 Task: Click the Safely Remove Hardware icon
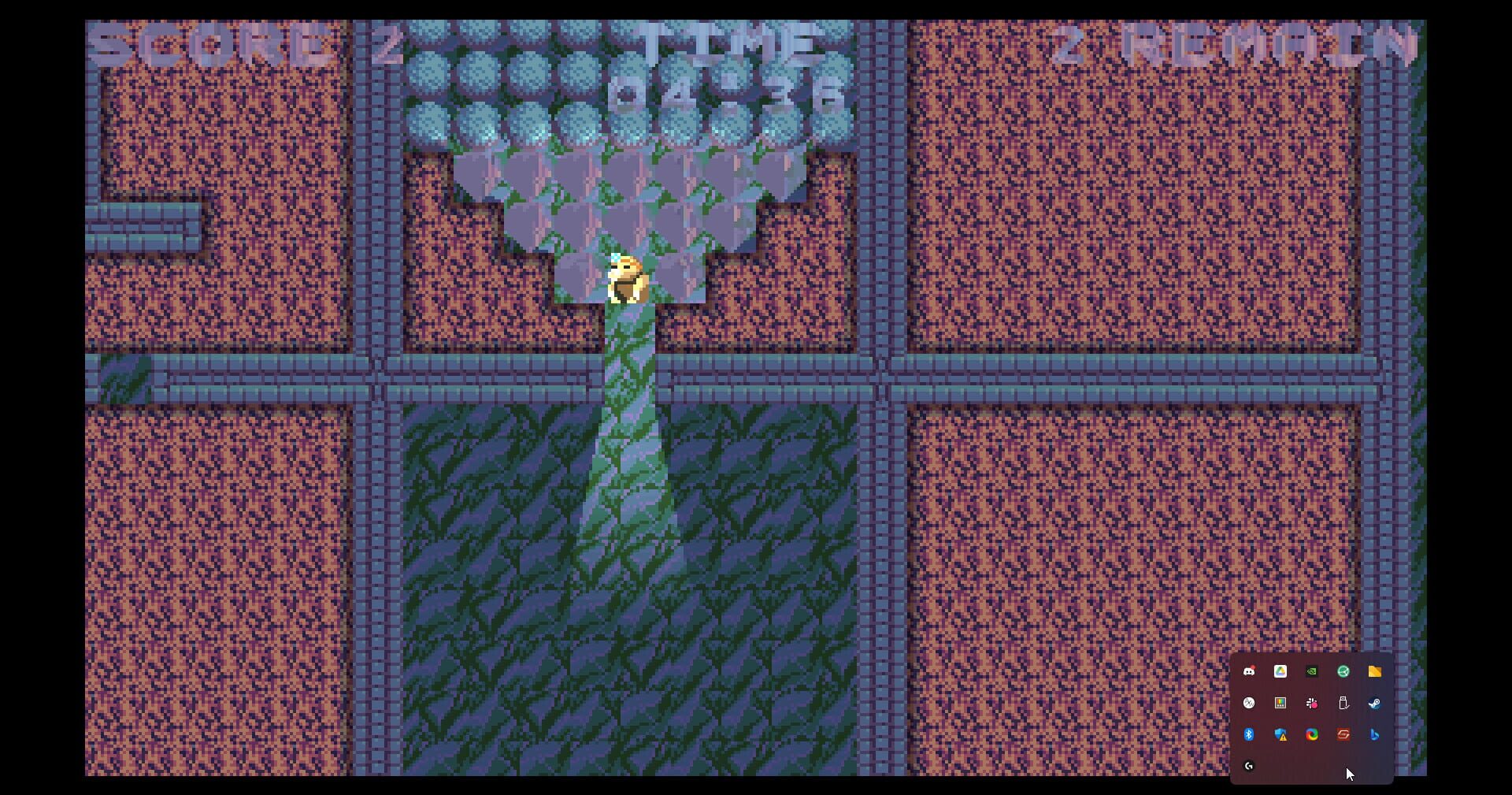click(x=1344, y=703)
